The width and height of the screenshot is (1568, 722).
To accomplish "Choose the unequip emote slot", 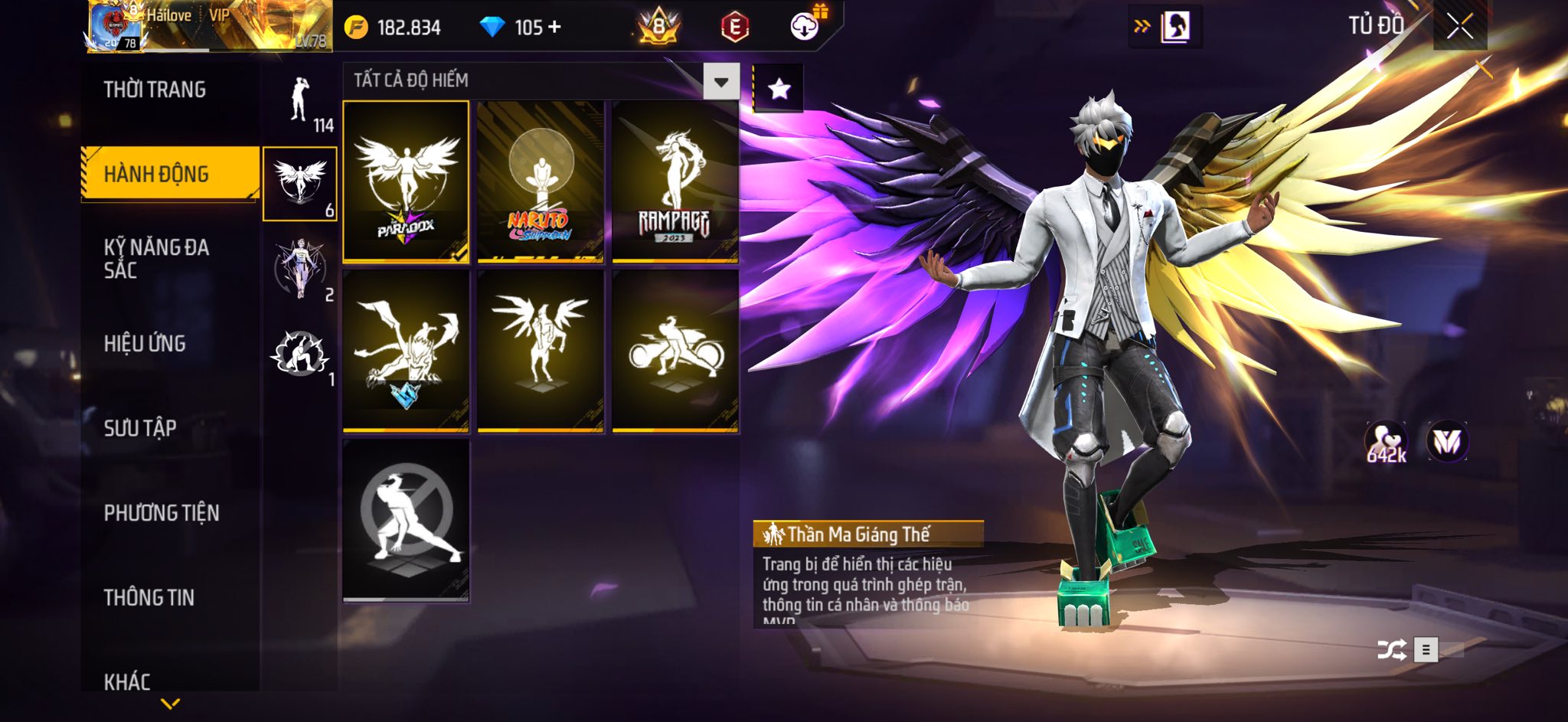I will [x=406, y=520].
